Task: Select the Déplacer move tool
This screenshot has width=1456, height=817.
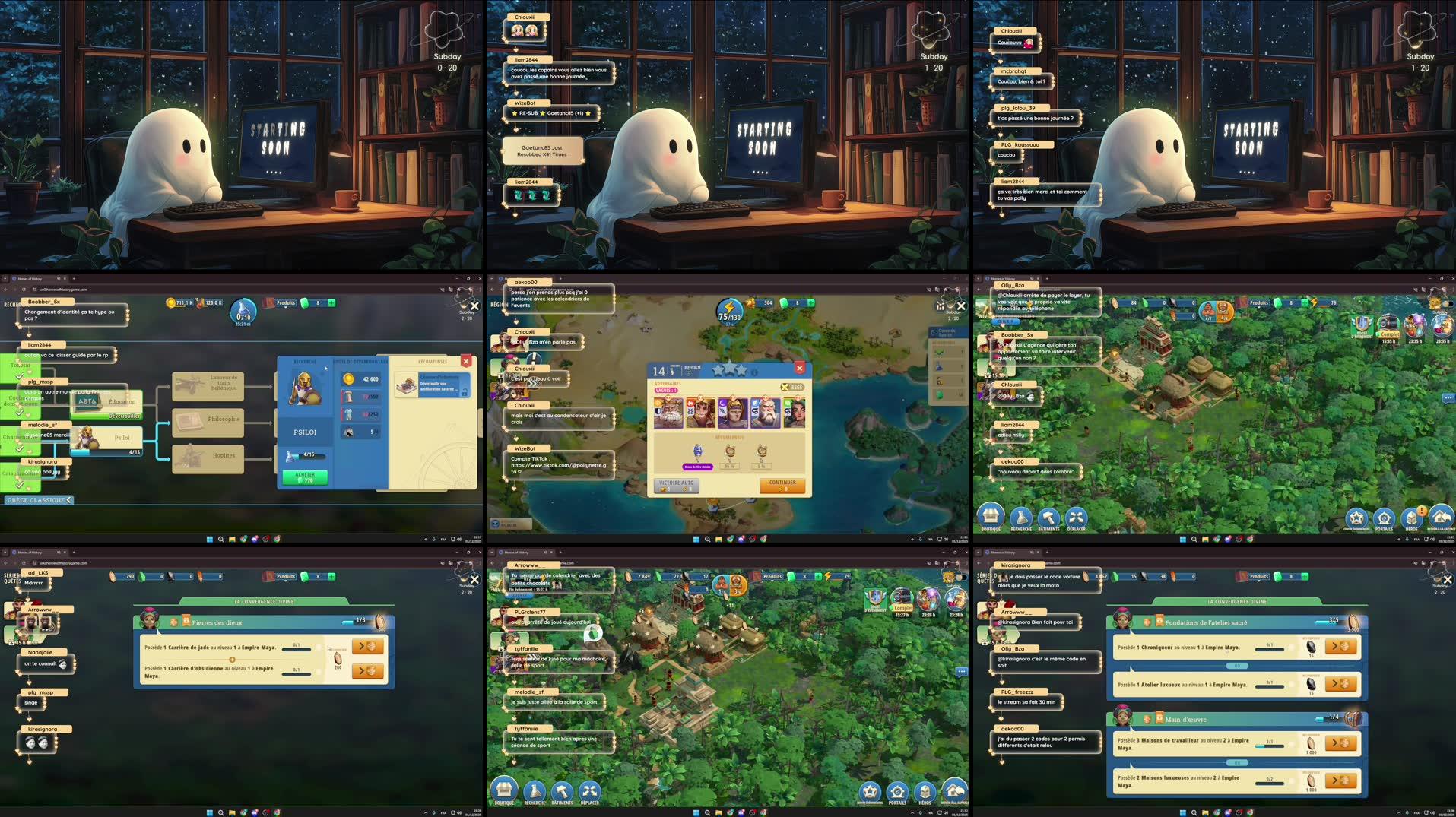Action: pos(590,789)
